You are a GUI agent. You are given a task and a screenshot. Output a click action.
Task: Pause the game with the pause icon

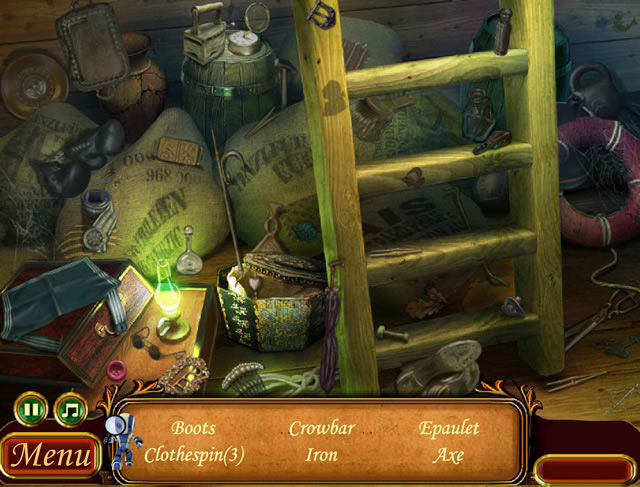(32, 409)
